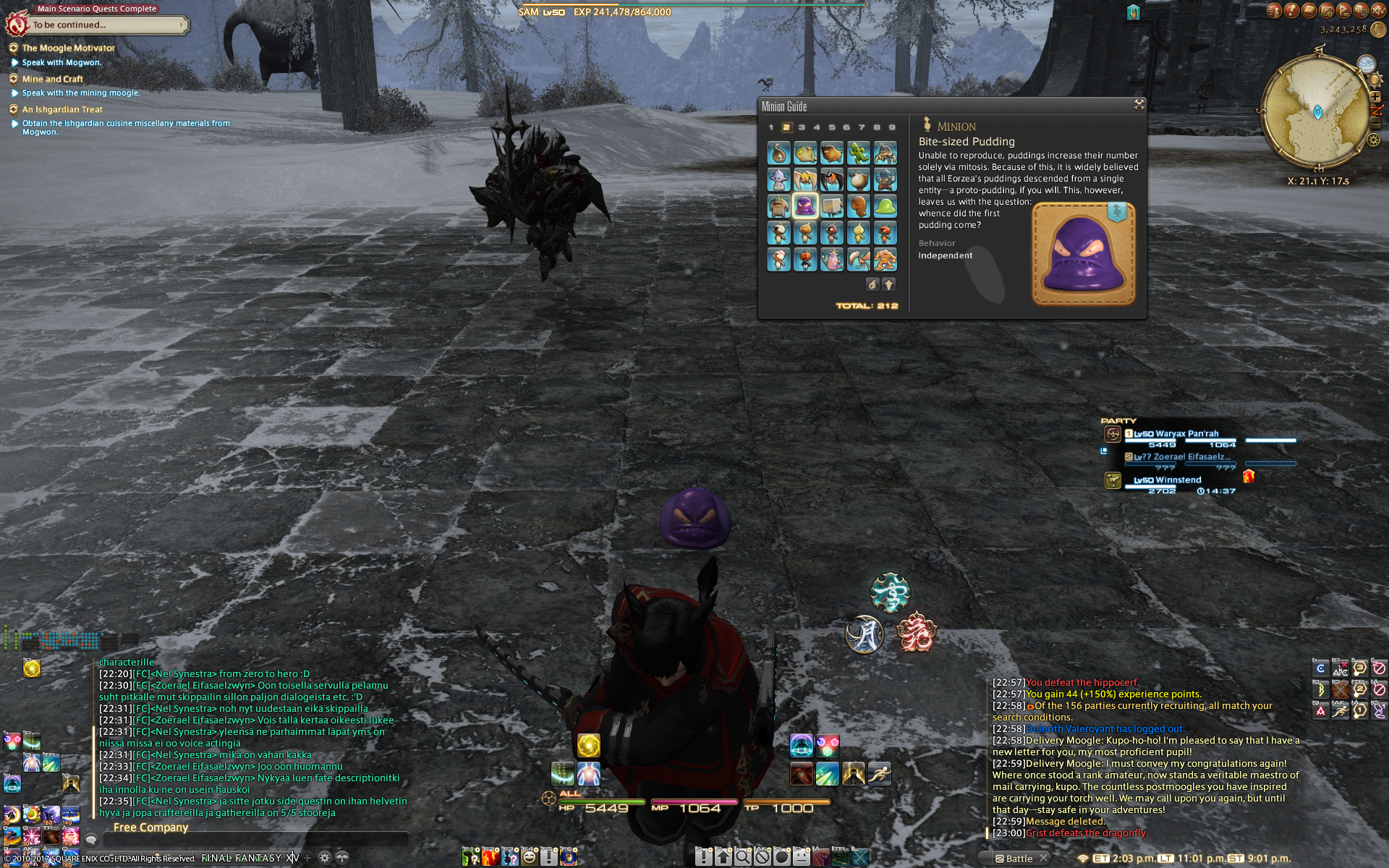Select the green slime minion icon
Screen dimensions: 1389x868
tap(885, 206)
